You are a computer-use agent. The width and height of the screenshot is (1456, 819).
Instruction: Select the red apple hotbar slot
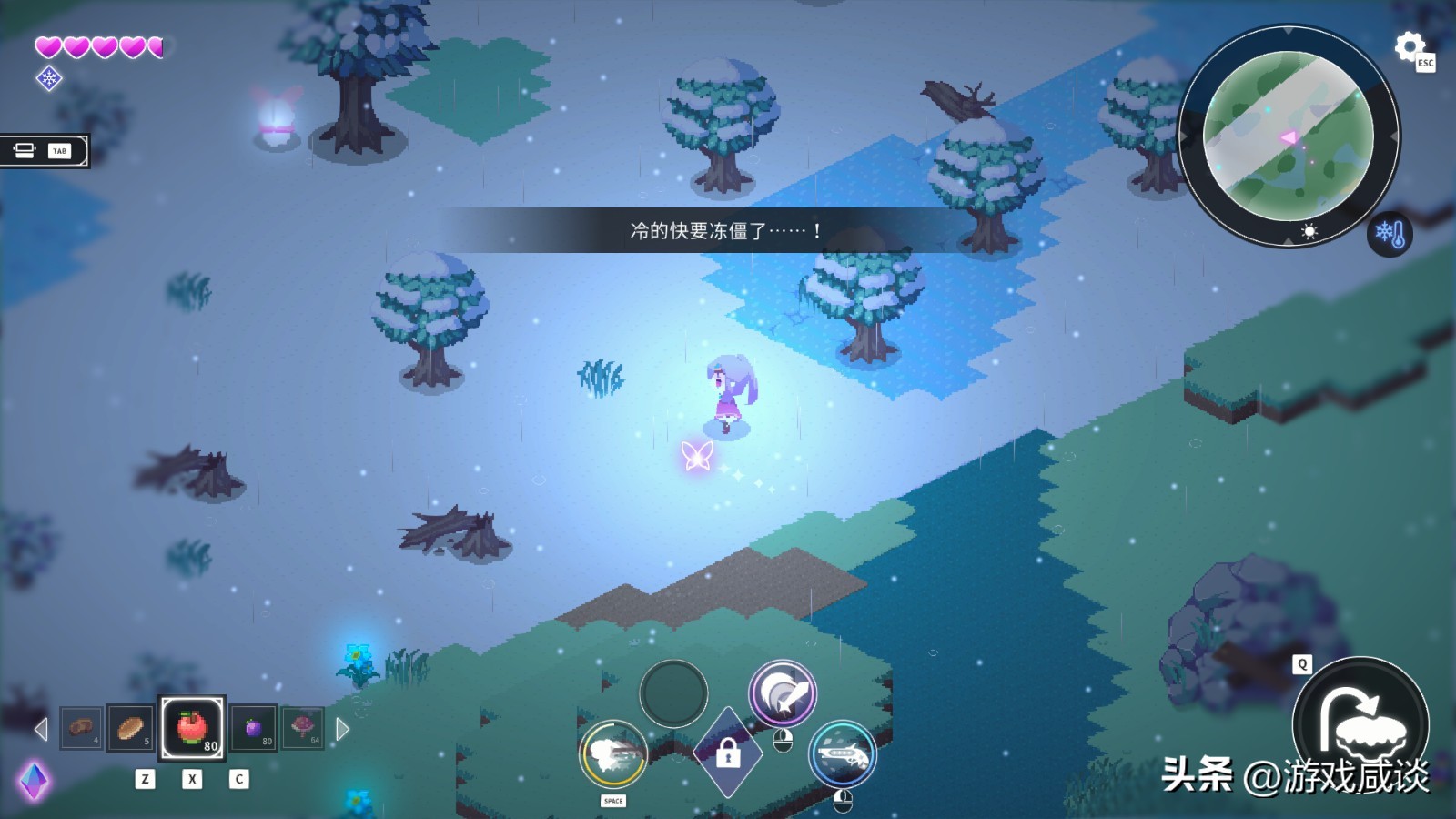192,728
